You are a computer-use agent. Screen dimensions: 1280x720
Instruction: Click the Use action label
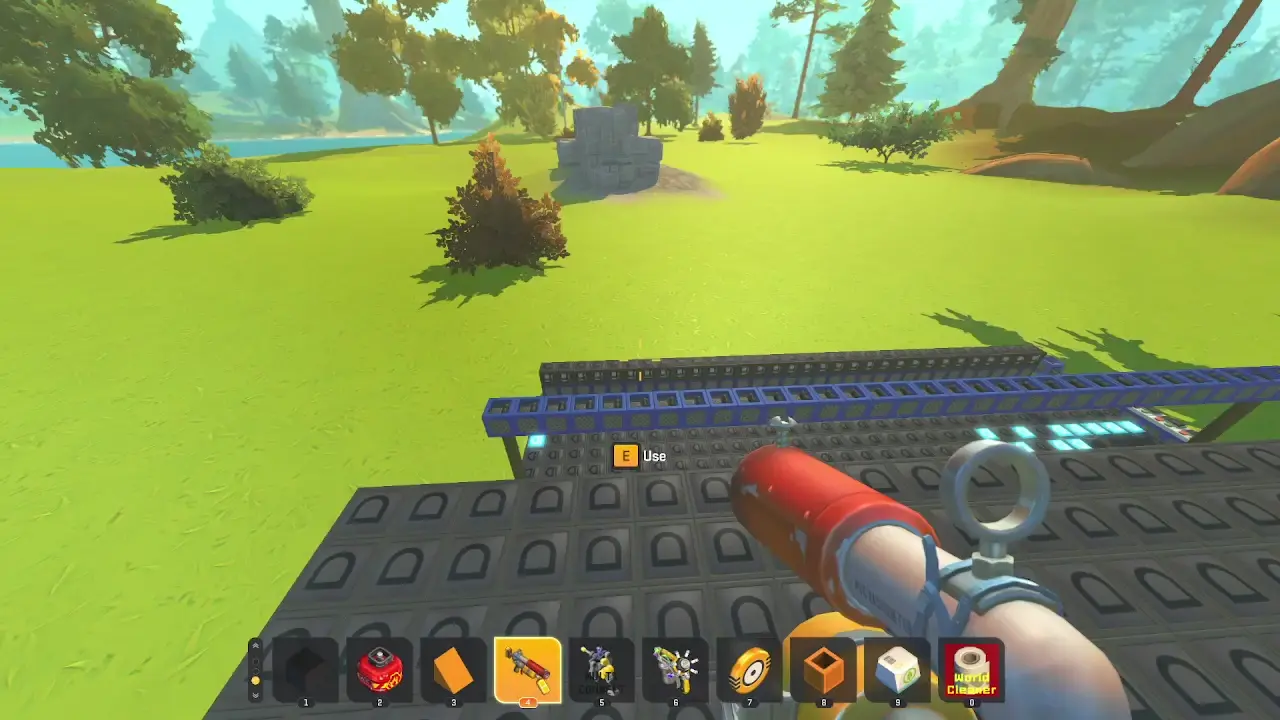click(654, 455)
